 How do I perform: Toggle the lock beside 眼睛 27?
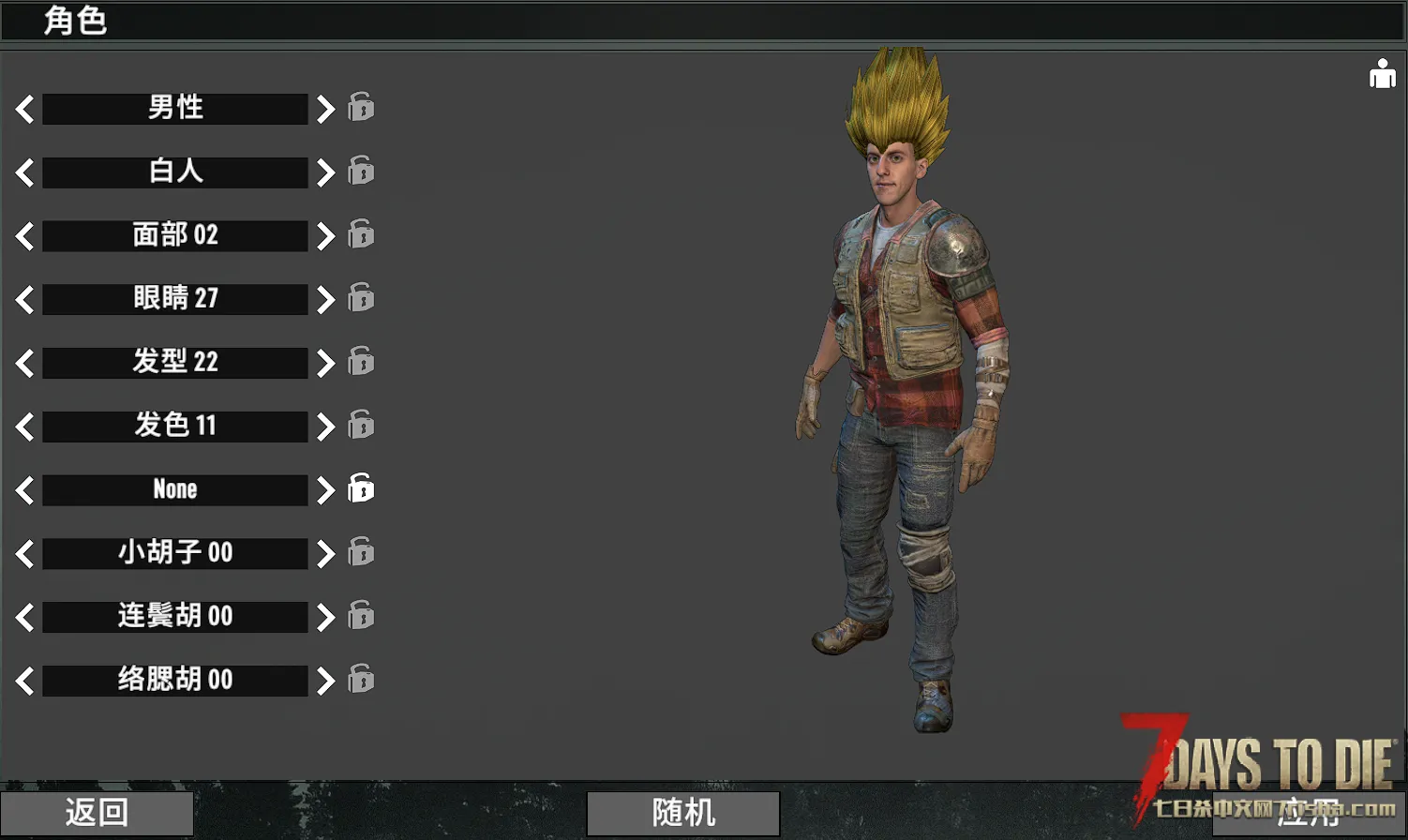361,297
